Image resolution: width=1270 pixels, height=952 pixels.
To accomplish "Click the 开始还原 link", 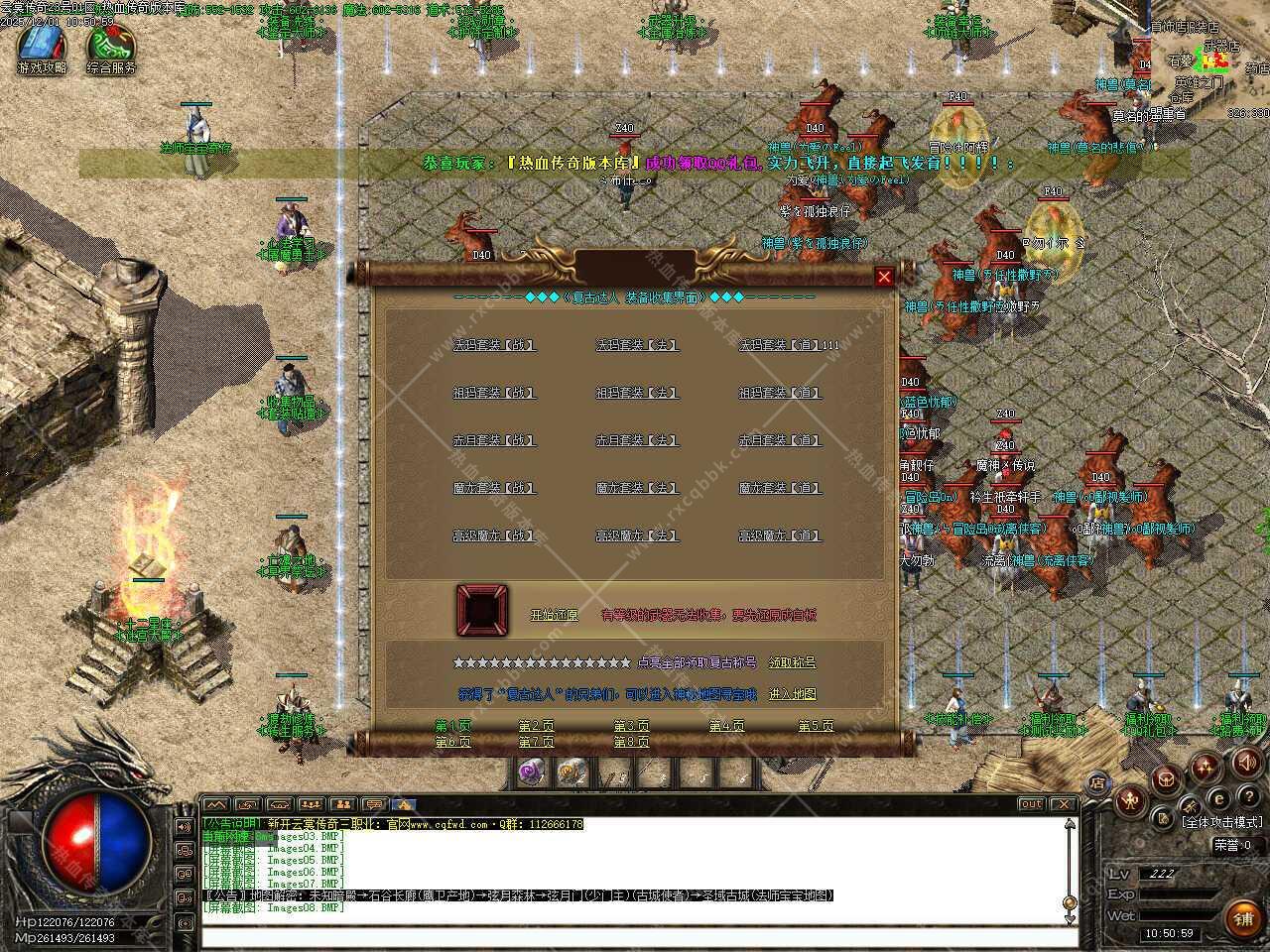I will point(554,615).
